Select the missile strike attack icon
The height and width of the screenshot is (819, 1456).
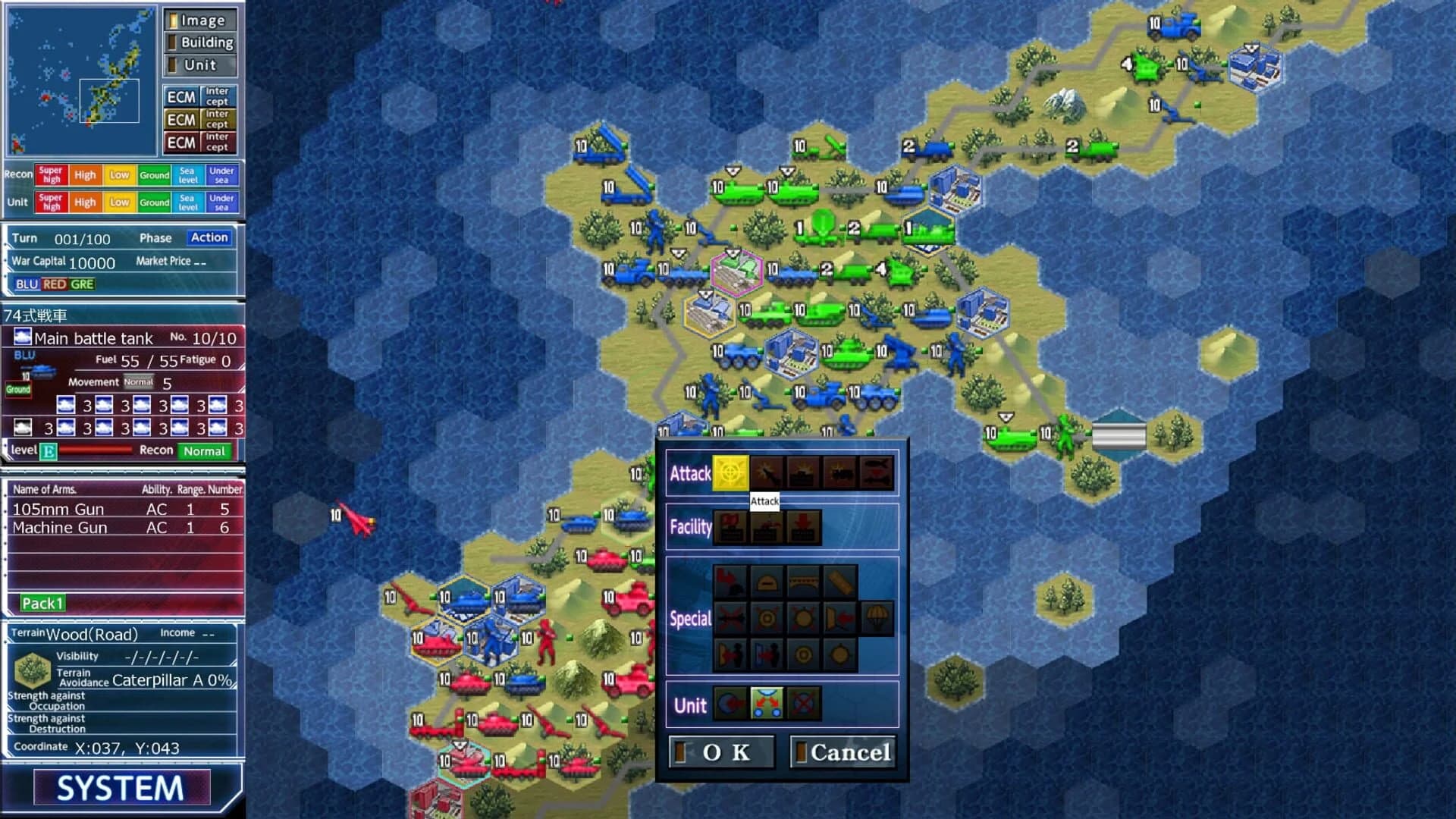click(x=767, y=473)
